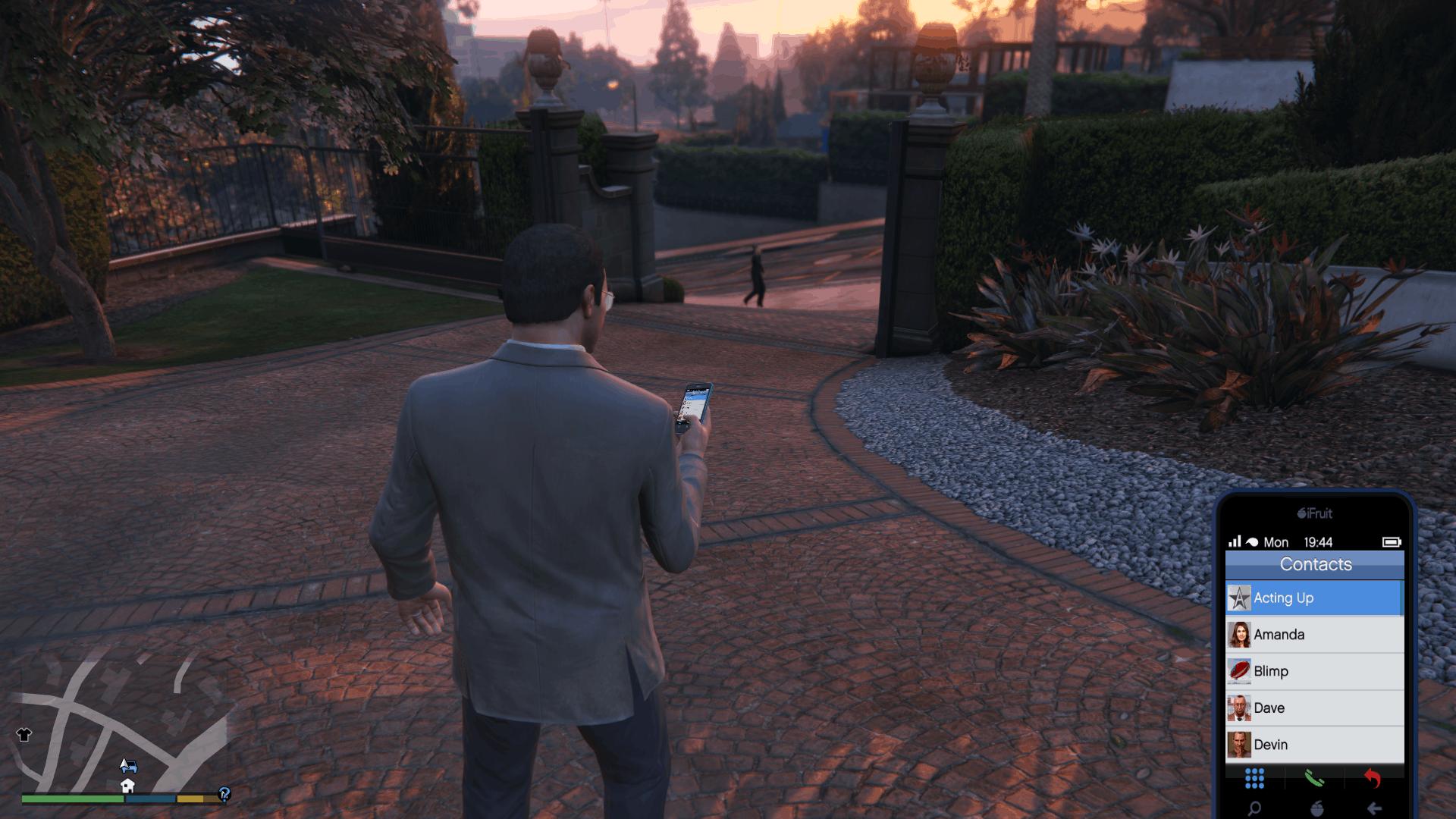Click the white player arrow on minimap

pyautogui.click(x=124, y=761)
